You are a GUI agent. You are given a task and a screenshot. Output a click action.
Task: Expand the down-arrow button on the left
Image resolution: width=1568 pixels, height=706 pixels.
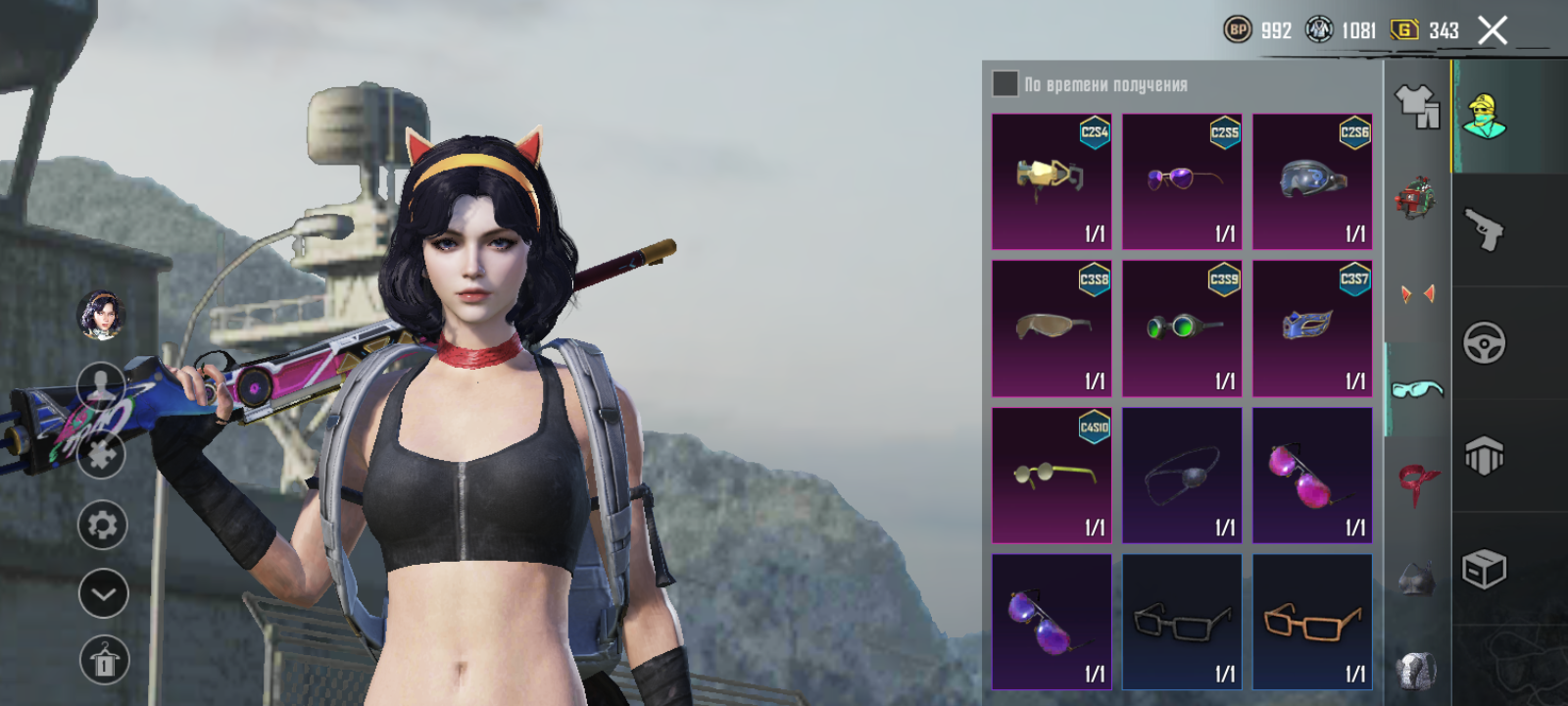tap(103, 594)
